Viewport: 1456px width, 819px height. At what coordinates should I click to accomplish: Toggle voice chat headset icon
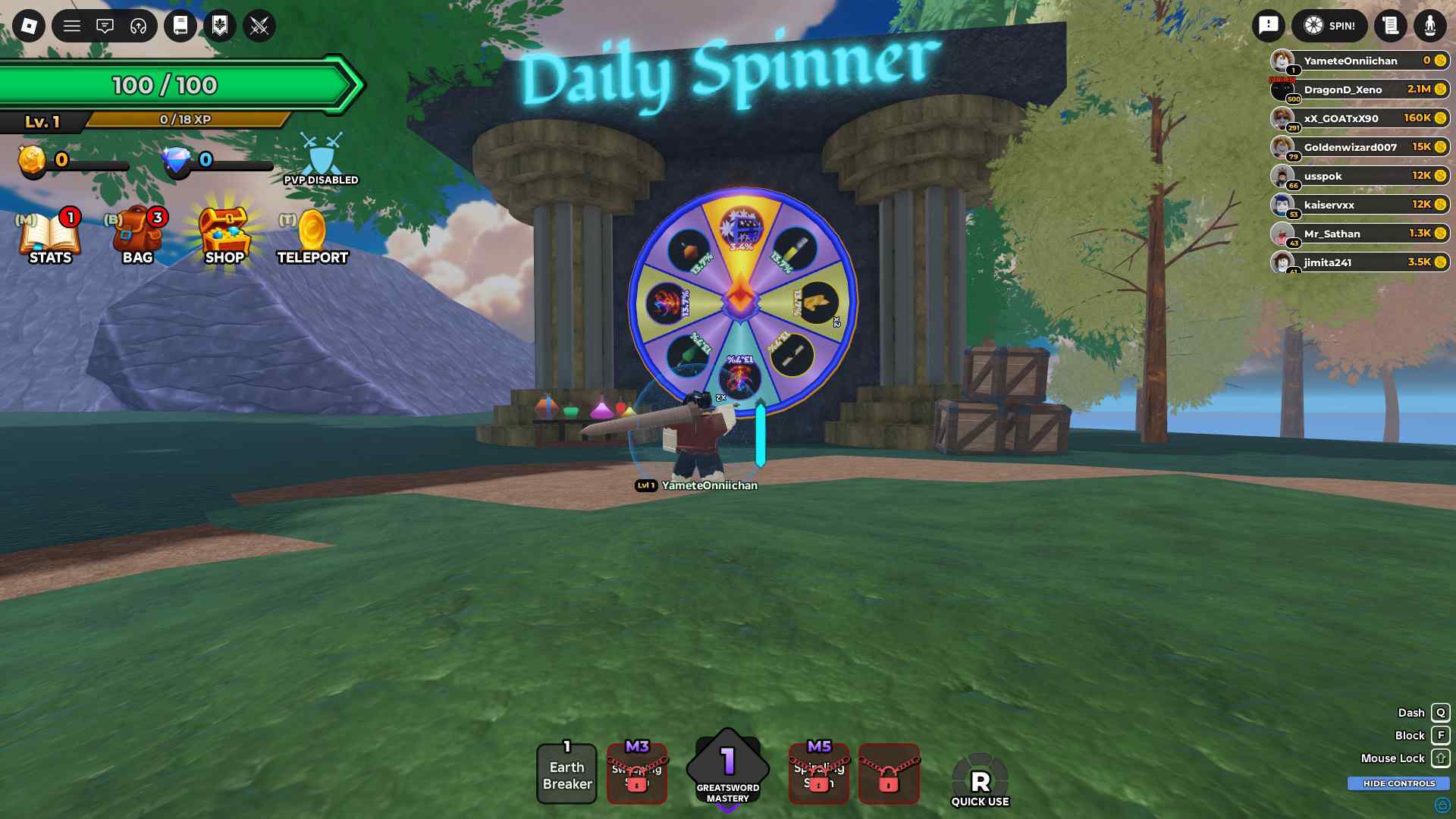pos(137,26)
